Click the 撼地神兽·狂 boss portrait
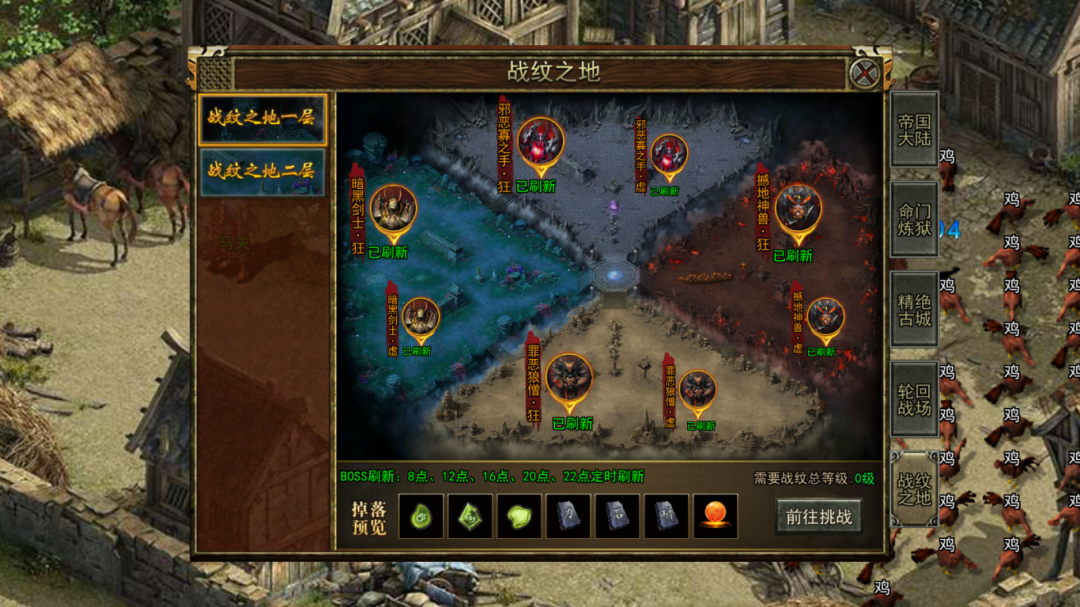1080x607 pixels. (x=797, y=208)
